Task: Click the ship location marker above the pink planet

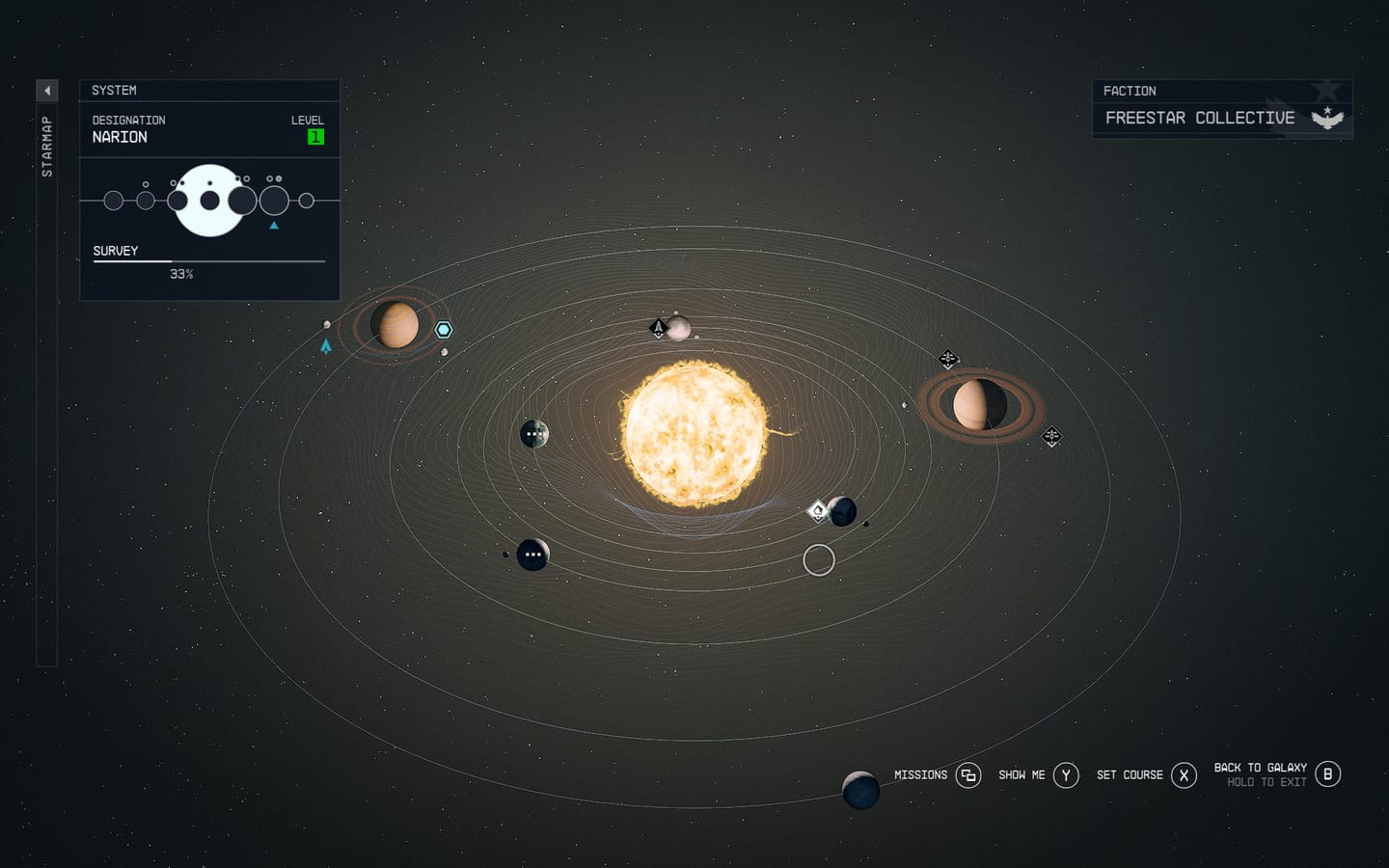Action: coord(657,327)
